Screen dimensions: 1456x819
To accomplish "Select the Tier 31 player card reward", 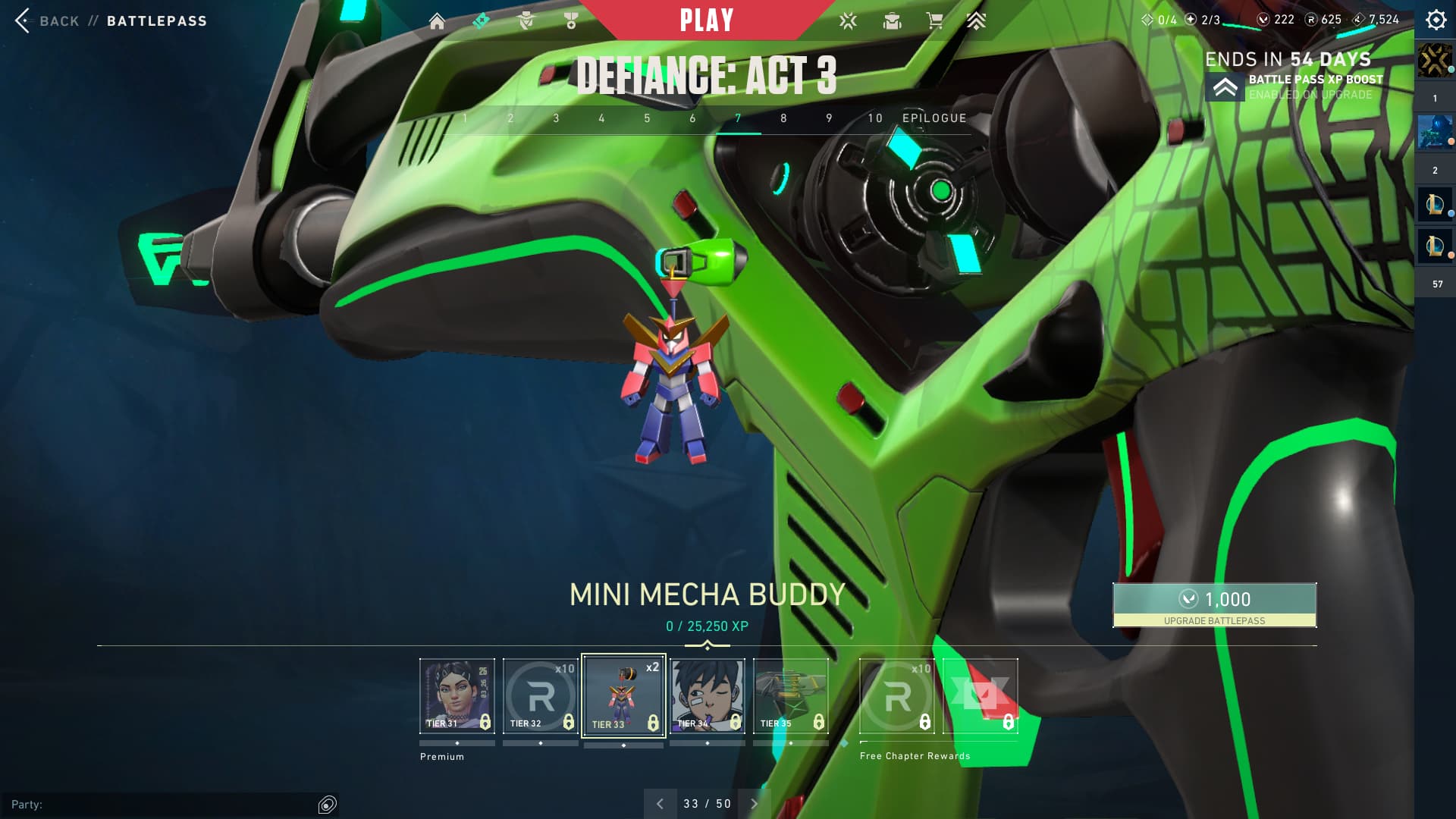I will click(x=457, y=695).
